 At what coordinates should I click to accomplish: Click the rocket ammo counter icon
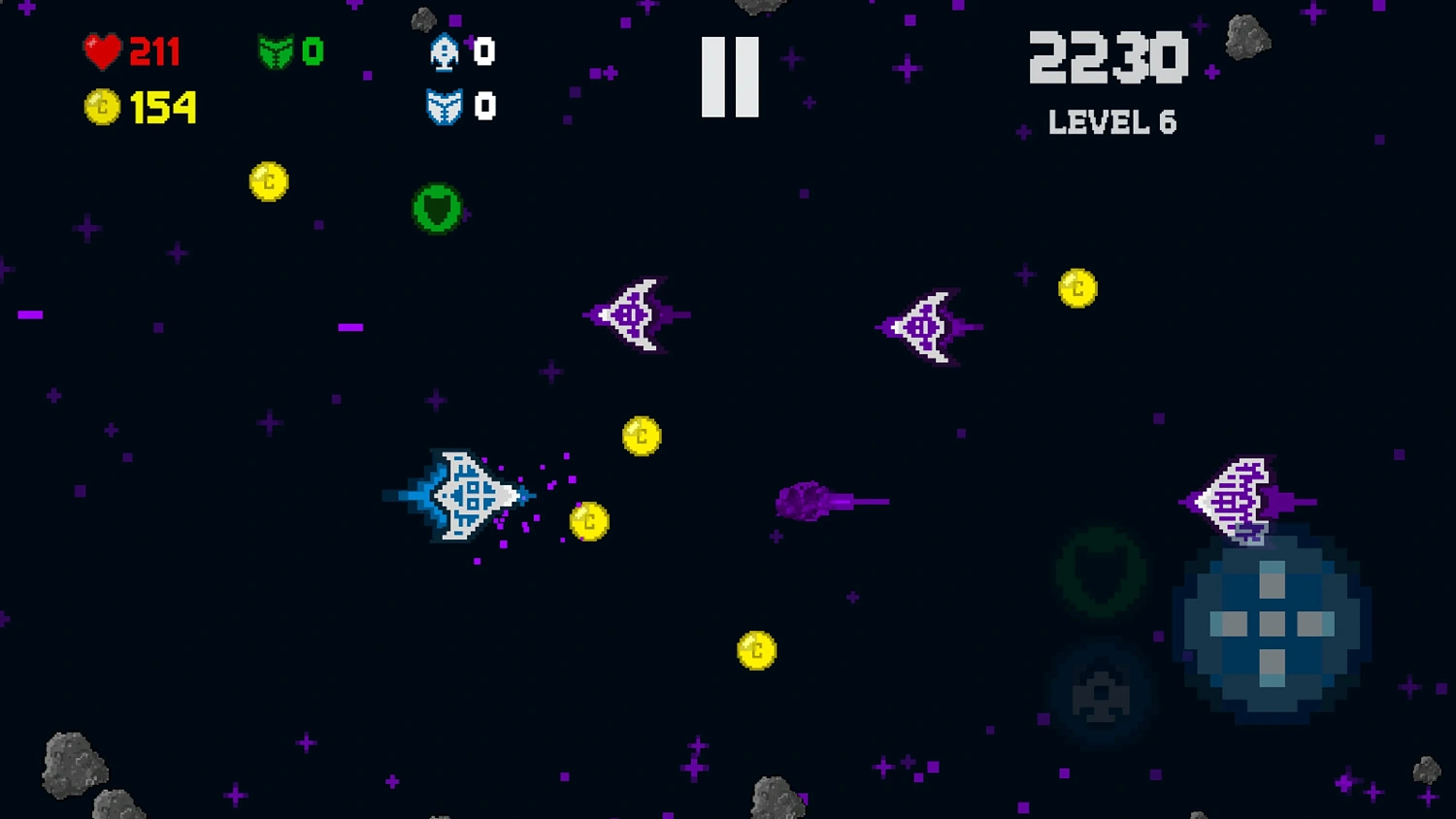coord(445,53)
